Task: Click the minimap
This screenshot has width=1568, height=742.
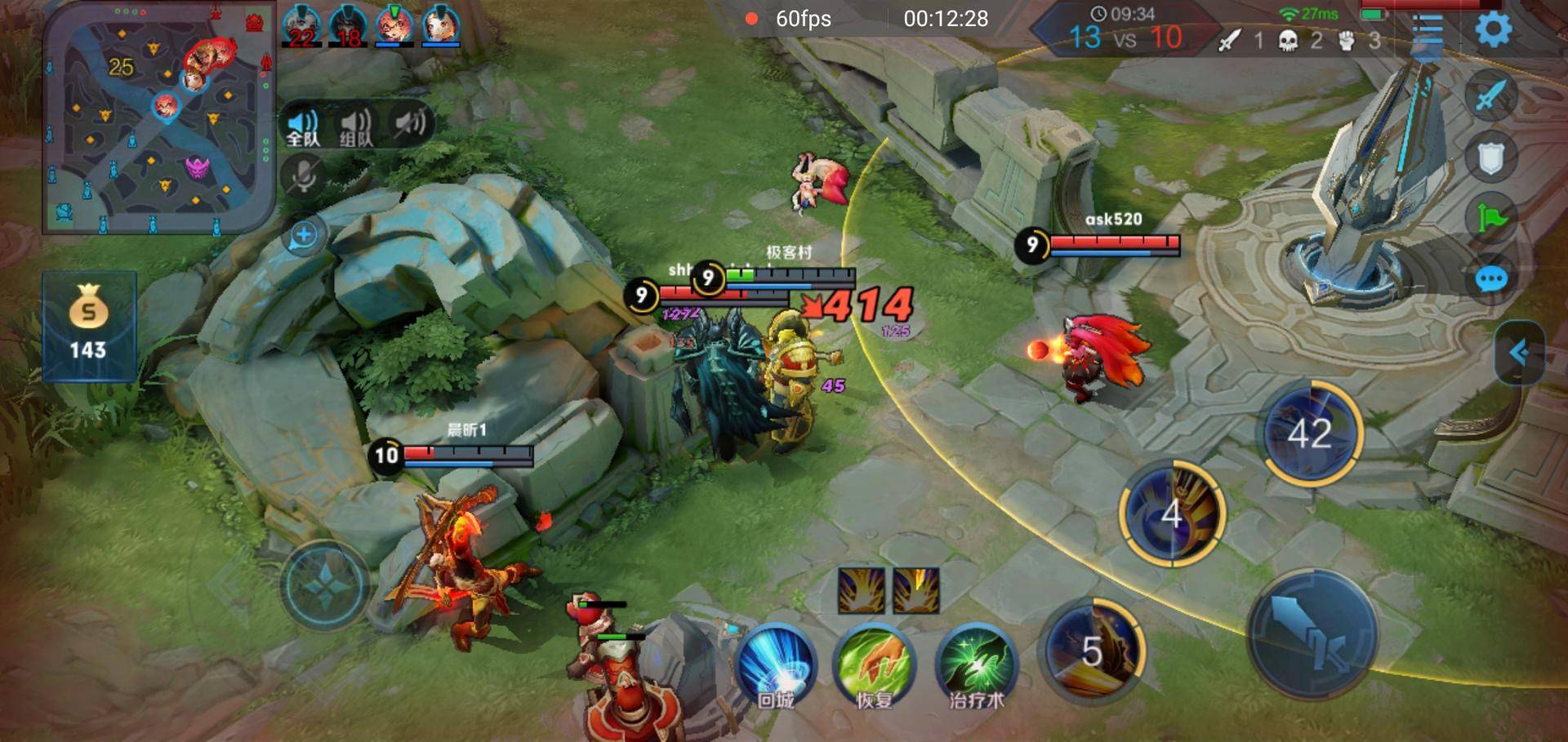Action: (x=158, y=118)
